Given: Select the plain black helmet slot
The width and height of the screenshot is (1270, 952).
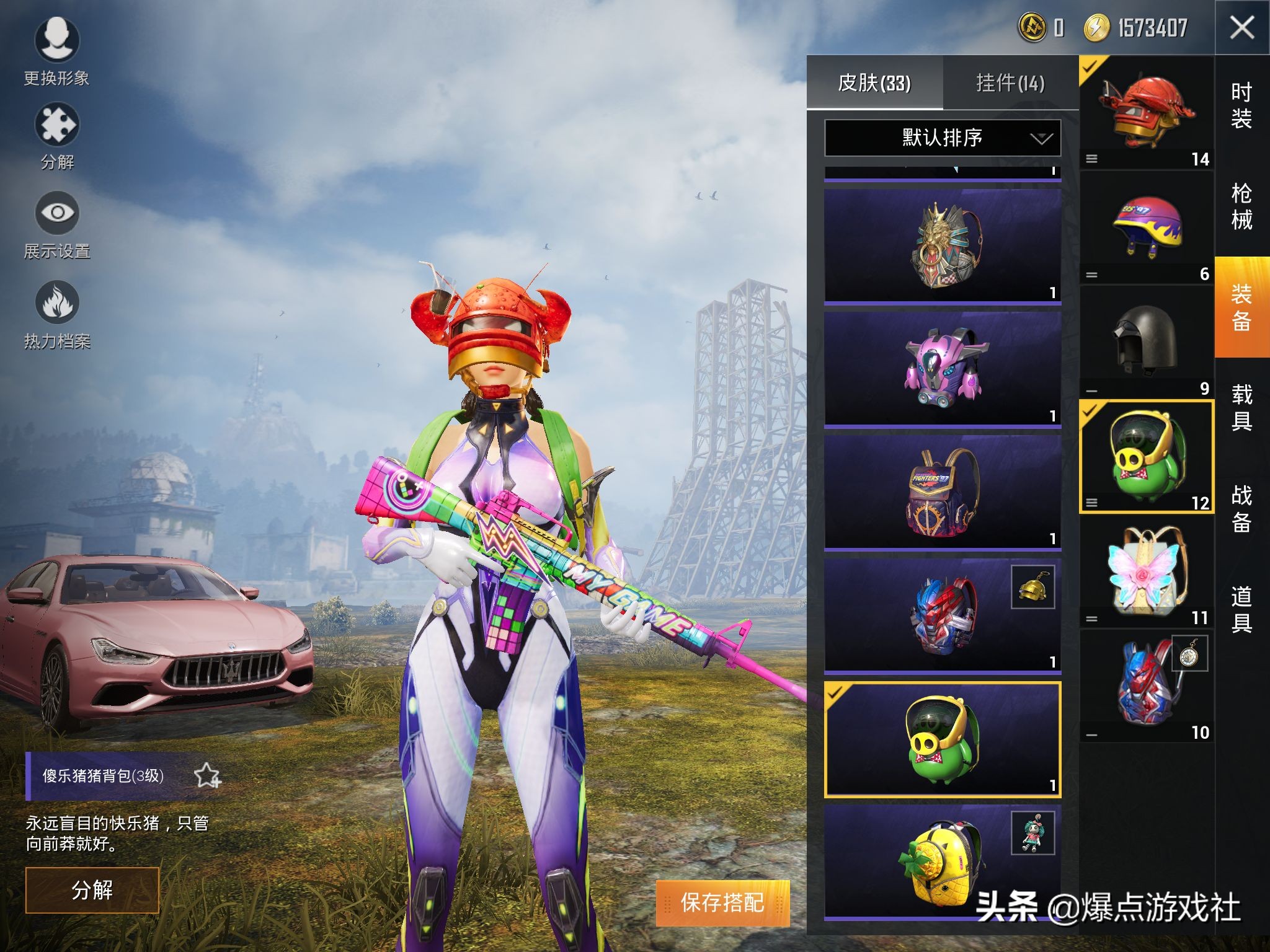Looking at the screenshot, I should click(1146, 342).
